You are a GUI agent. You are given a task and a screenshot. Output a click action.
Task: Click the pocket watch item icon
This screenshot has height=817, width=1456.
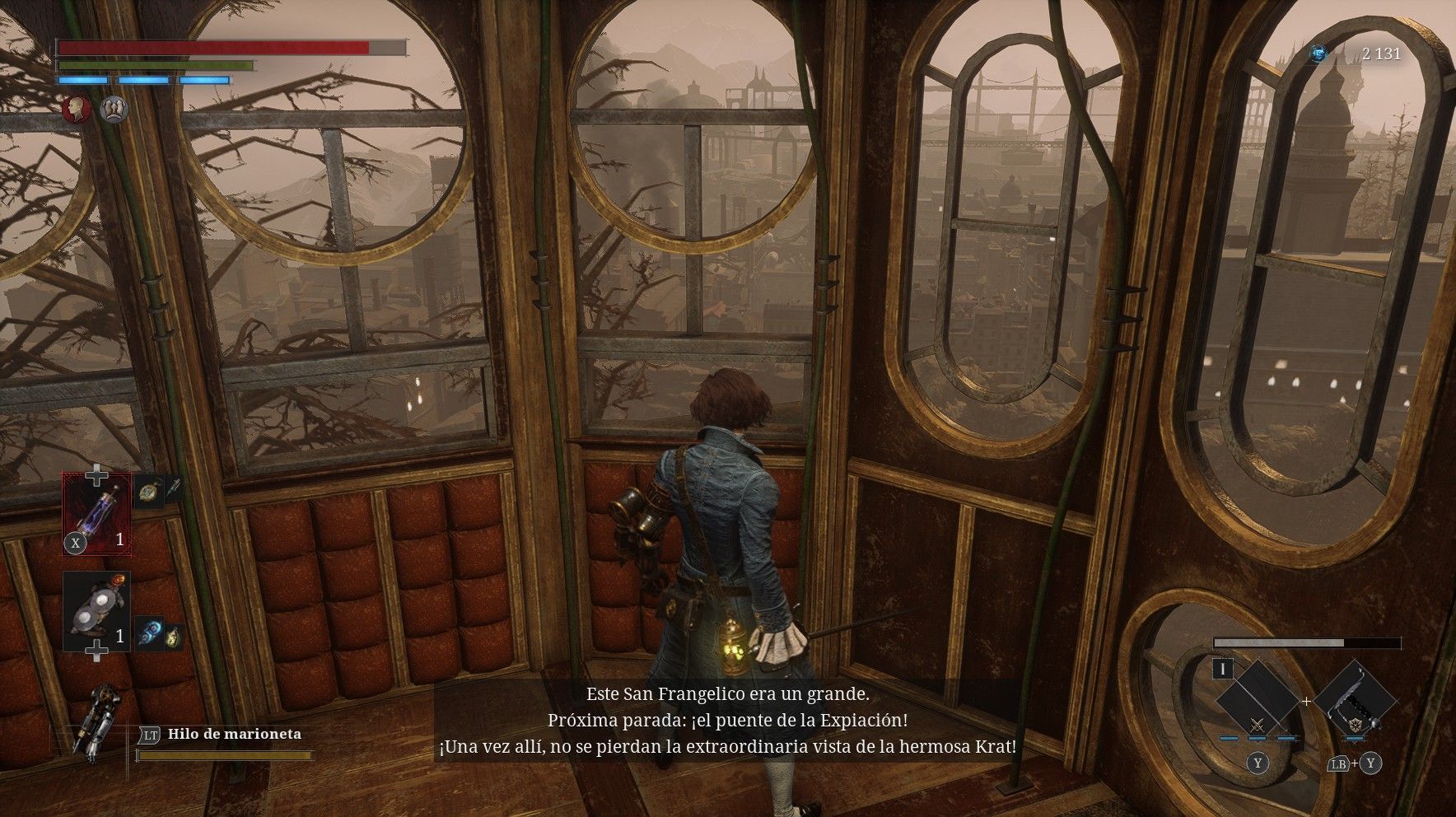pos(147,491)
